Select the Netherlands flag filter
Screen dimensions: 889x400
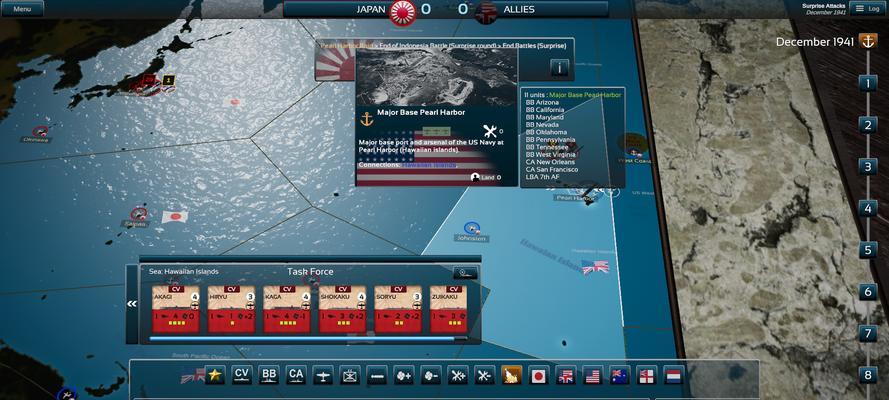(674, 376)
